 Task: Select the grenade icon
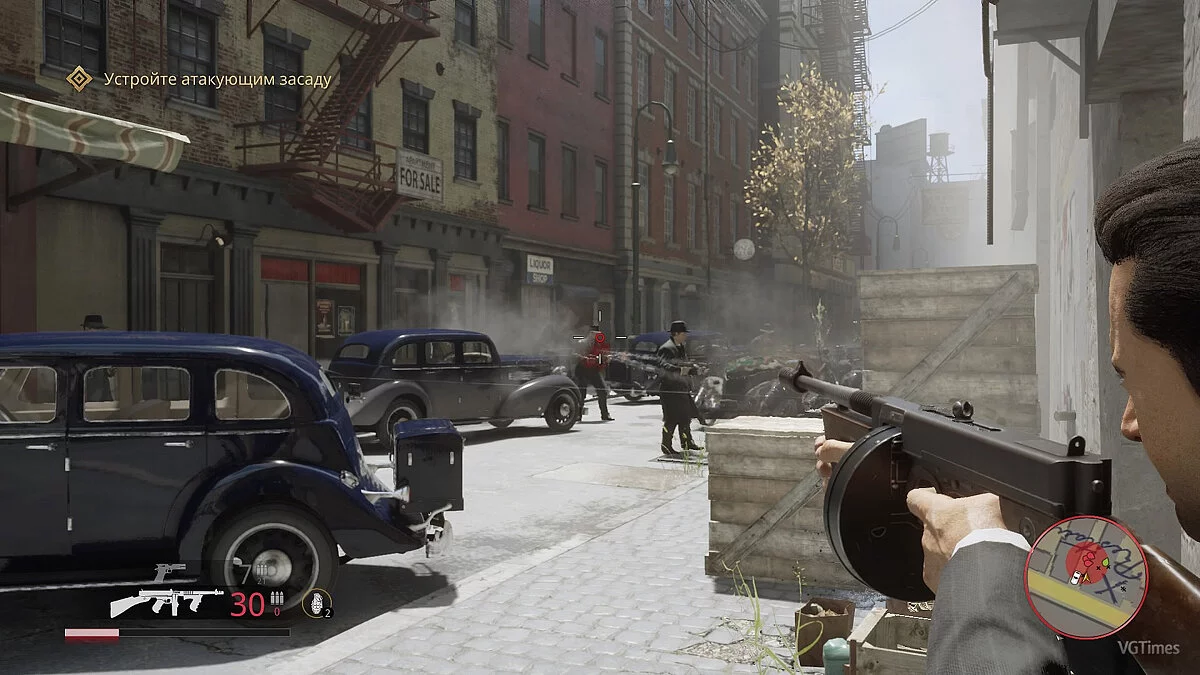click(314, 604)
